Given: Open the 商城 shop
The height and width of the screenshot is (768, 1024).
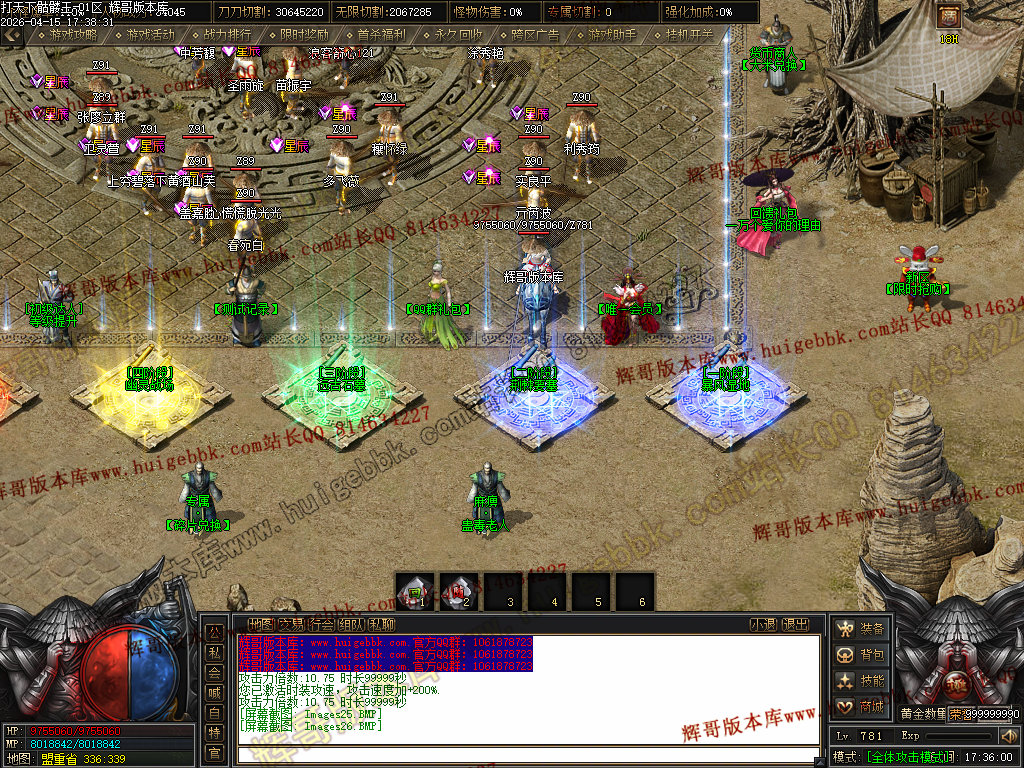Looking at the screenshot, I should 862,707.
